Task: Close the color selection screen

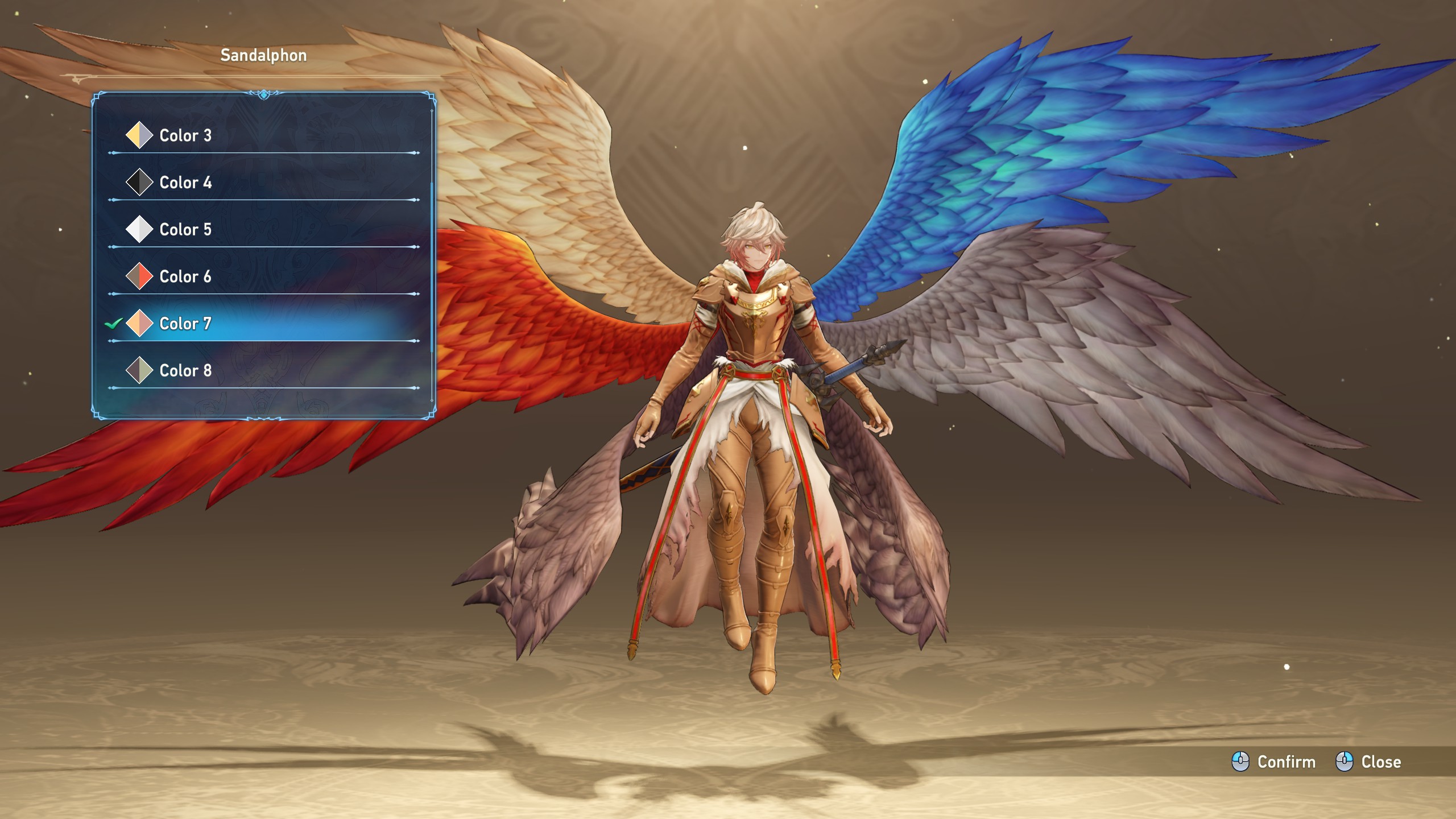Action: (x=1368, y=762)
